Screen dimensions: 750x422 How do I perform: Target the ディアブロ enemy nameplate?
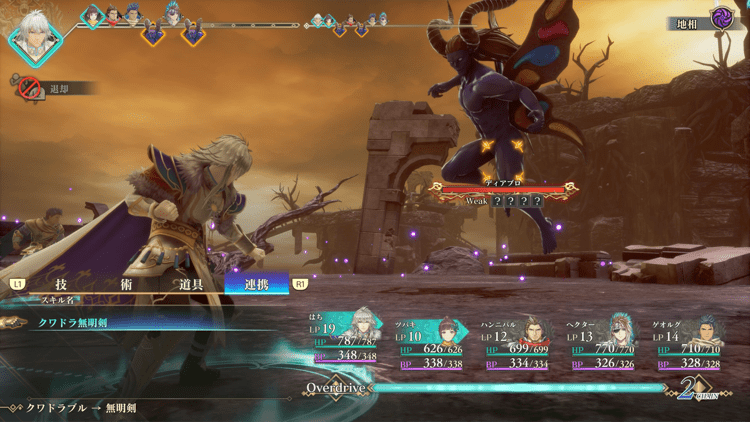click(496, 185)
